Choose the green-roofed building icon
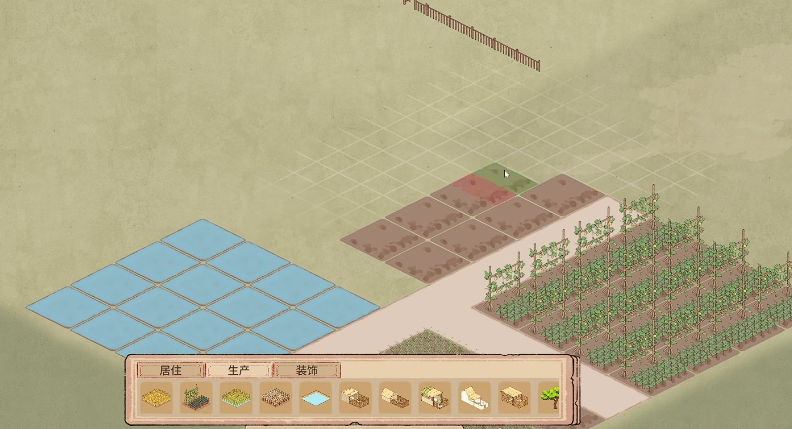Viewport: 792px width, 429px height. (x=435, y=398)
